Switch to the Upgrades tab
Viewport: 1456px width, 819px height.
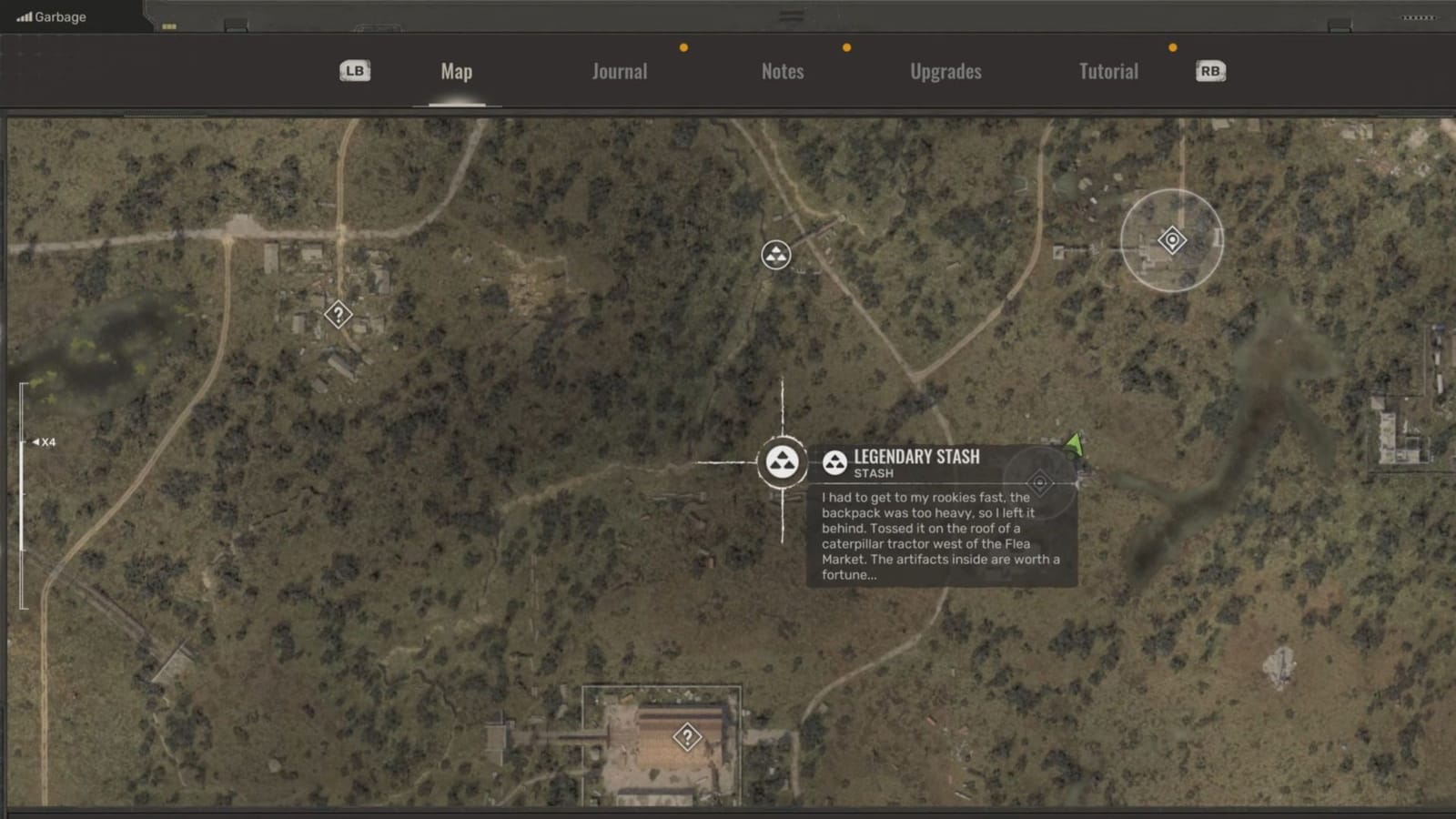click(945, 71)
